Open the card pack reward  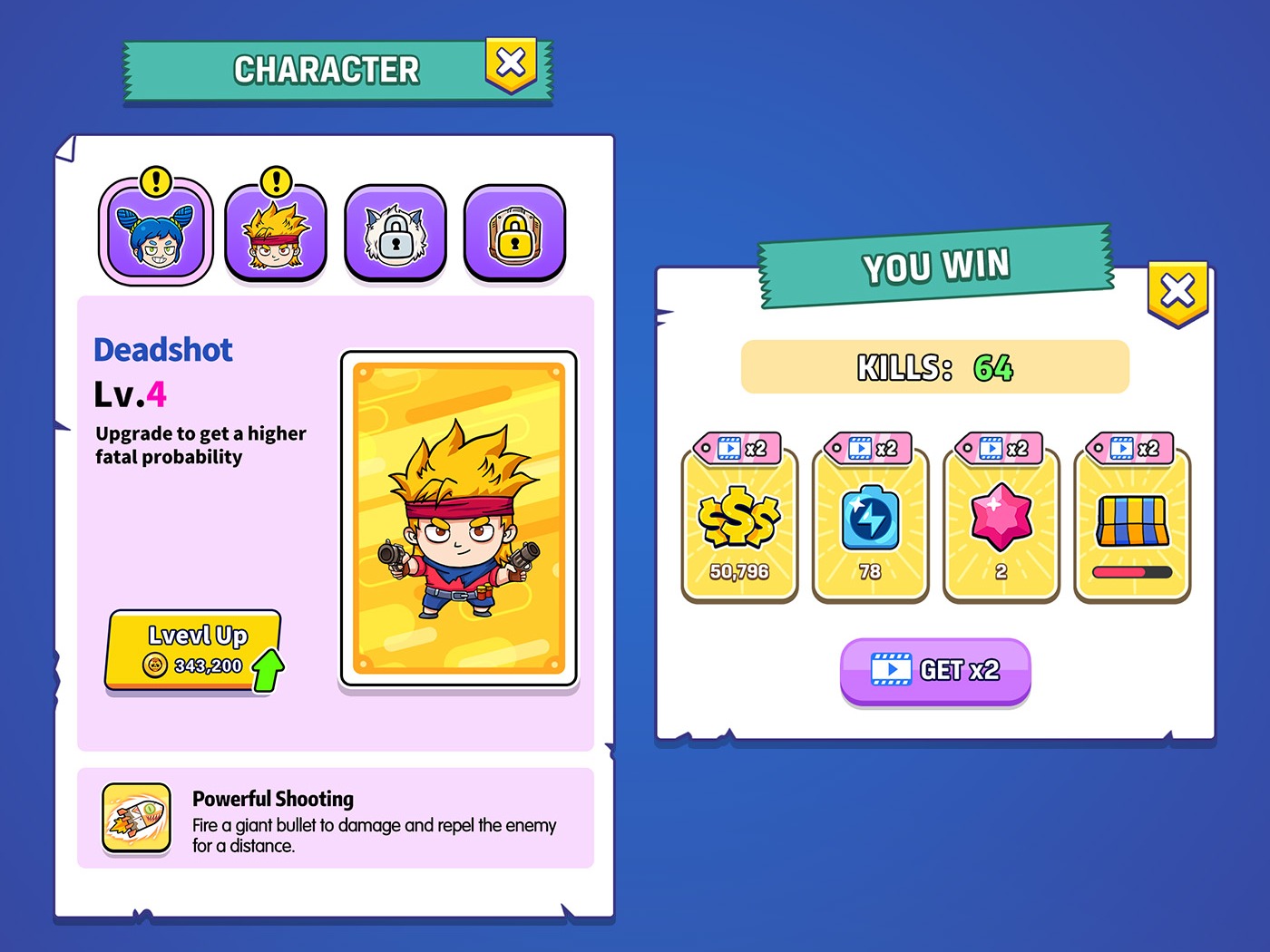coord(1131,521)
